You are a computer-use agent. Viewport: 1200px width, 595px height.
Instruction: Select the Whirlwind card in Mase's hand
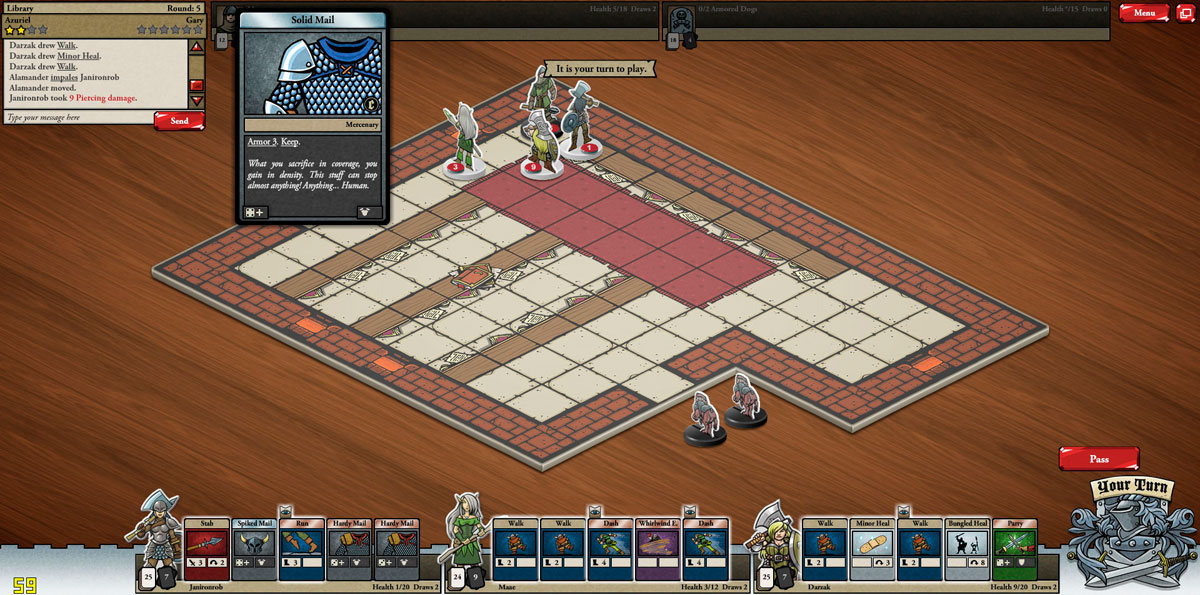pos(658,549)
